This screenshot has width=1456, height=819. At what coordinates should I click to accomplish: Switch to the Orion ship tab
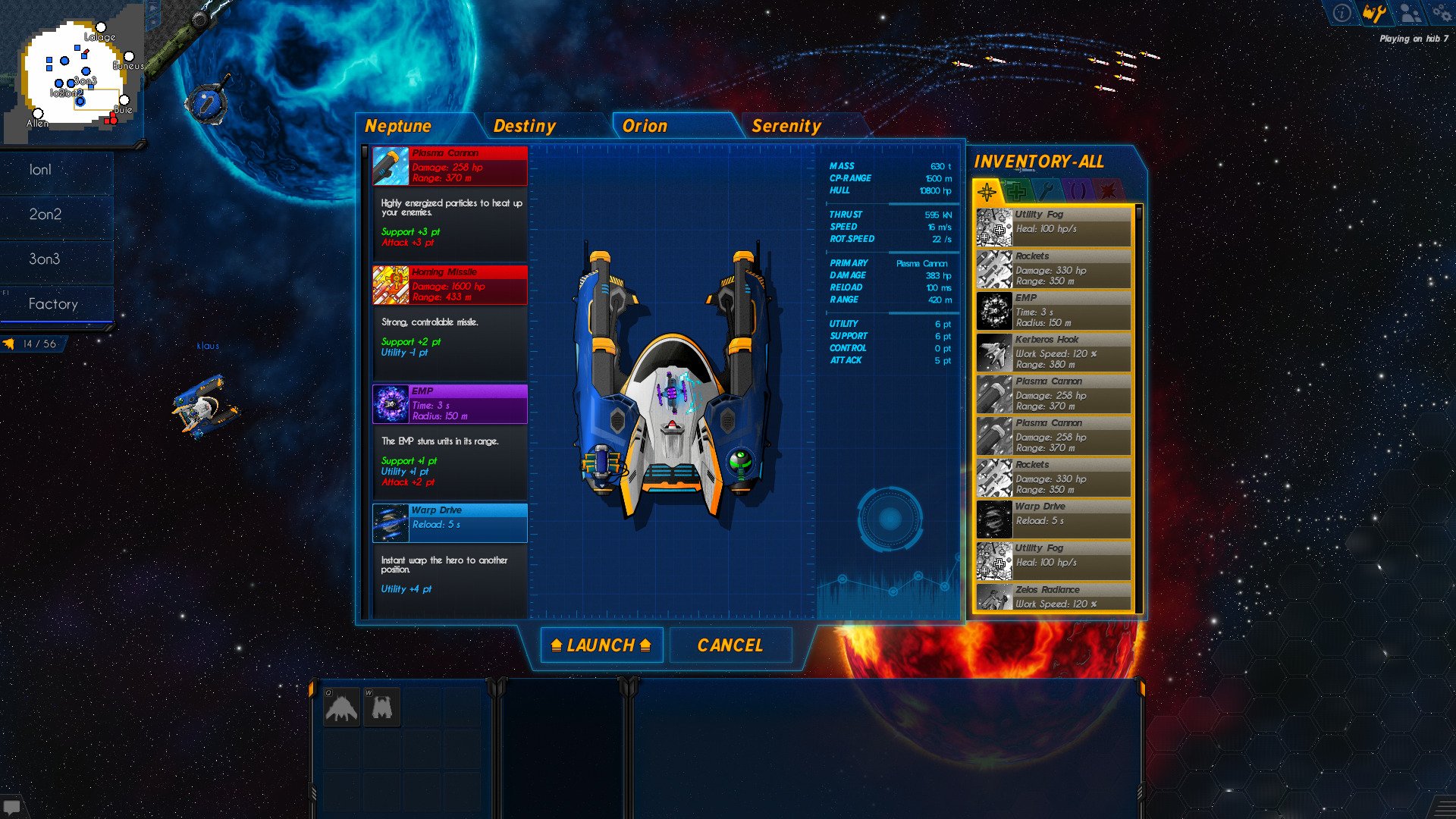(645, 126)
